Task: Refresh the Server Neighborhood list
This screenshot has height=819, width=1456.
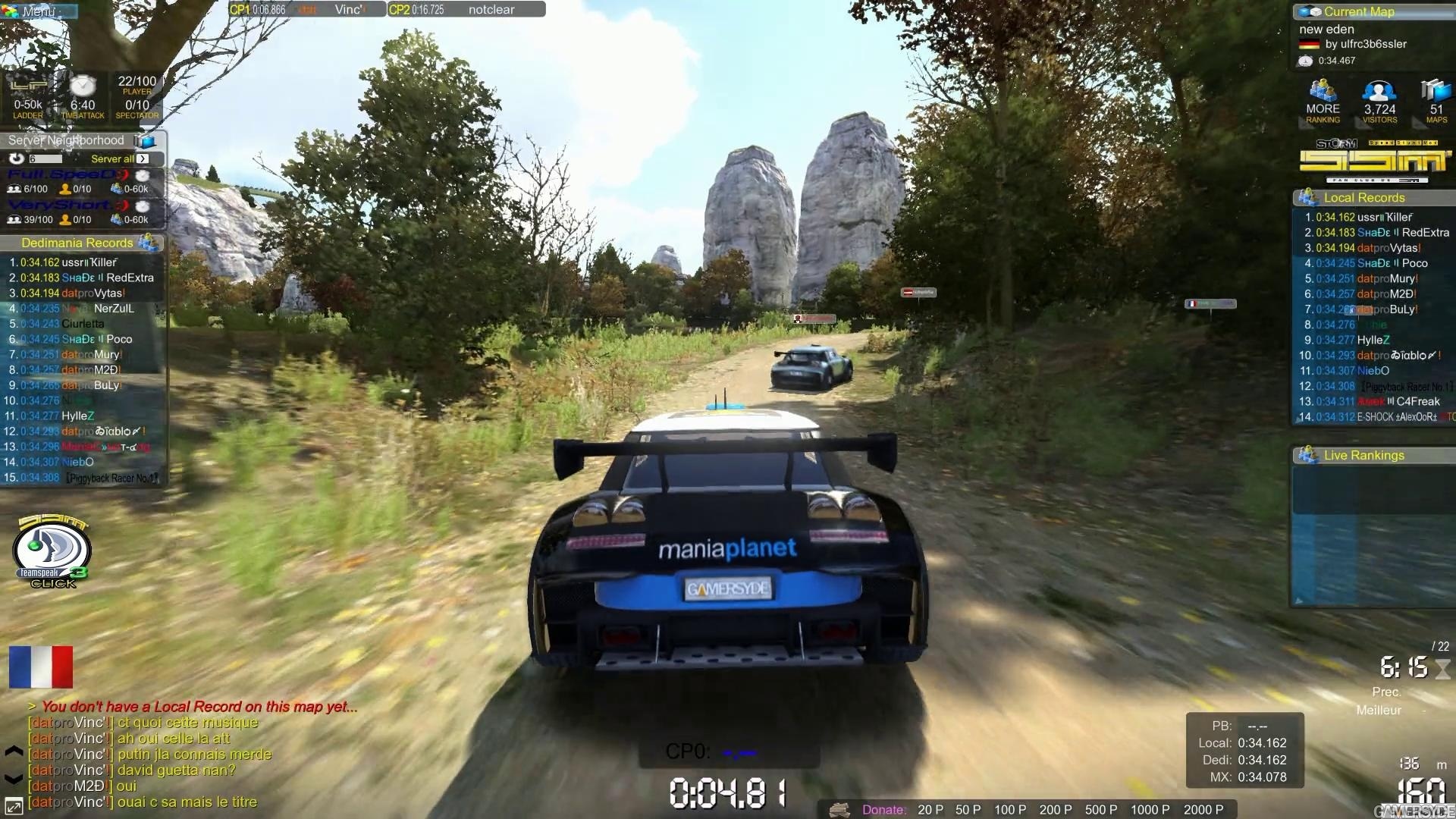Action: coord(17,158)
